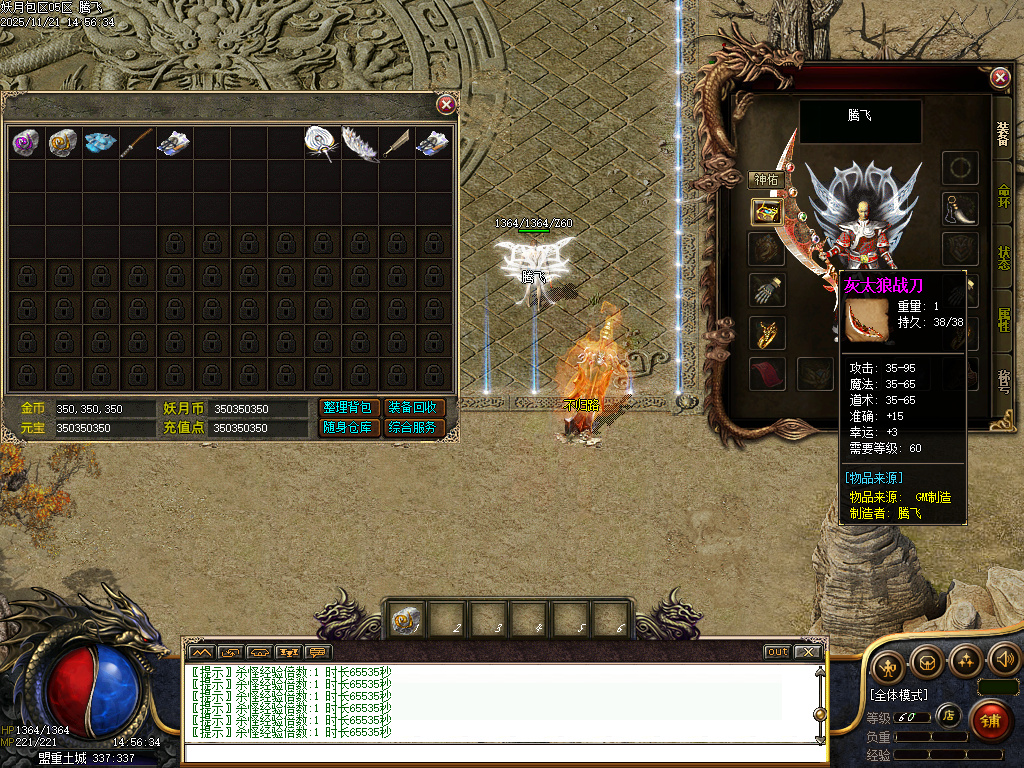The height and width of the screenshot is (768, 1024).
Task: Toggle the sound speaker icon
Action: (1003, 661)
